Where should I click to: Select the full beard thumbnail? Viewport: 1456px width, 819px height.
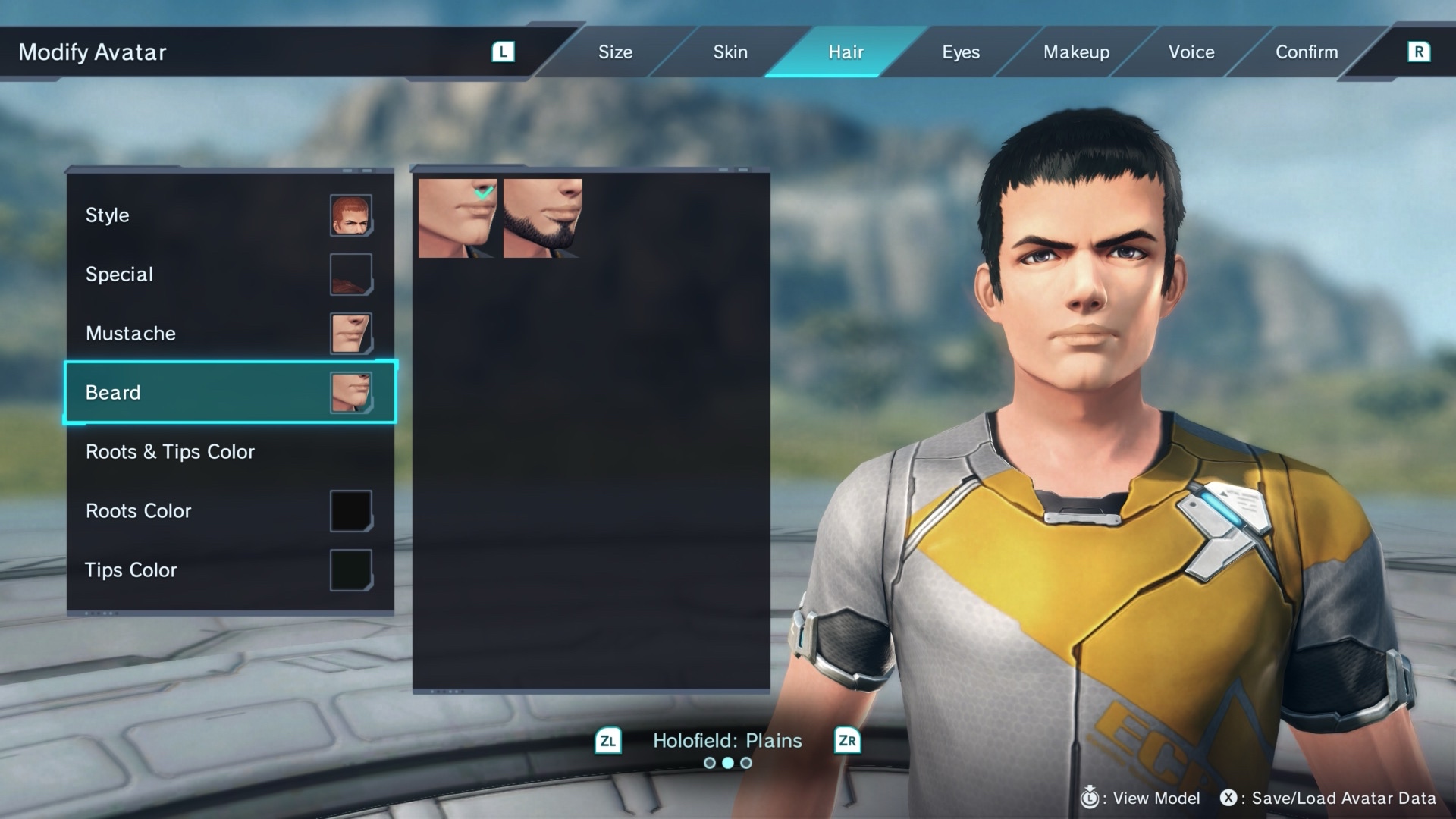[543, 218]
